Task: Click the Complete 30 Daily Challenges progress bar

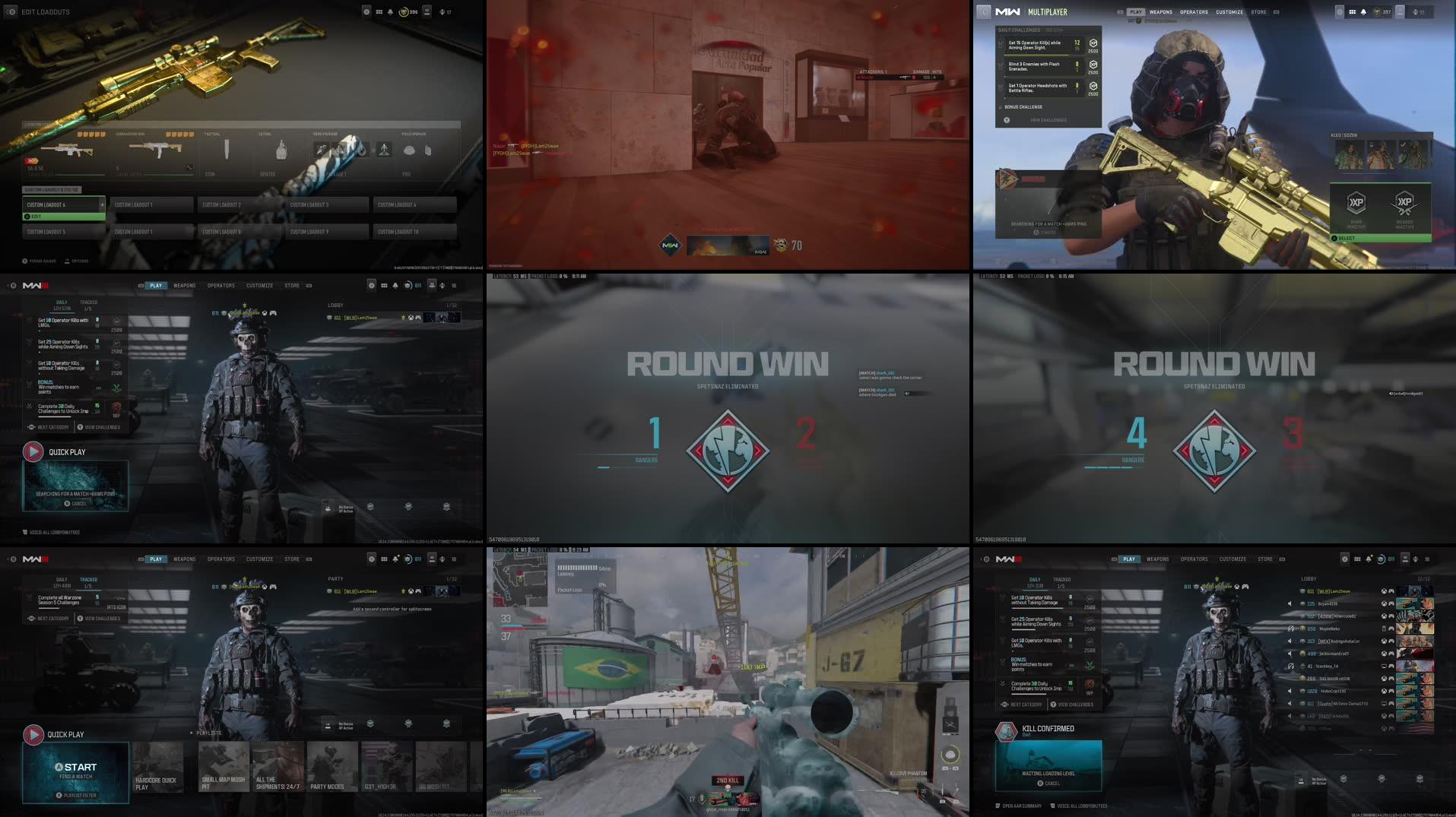Action: pos(55,416)
